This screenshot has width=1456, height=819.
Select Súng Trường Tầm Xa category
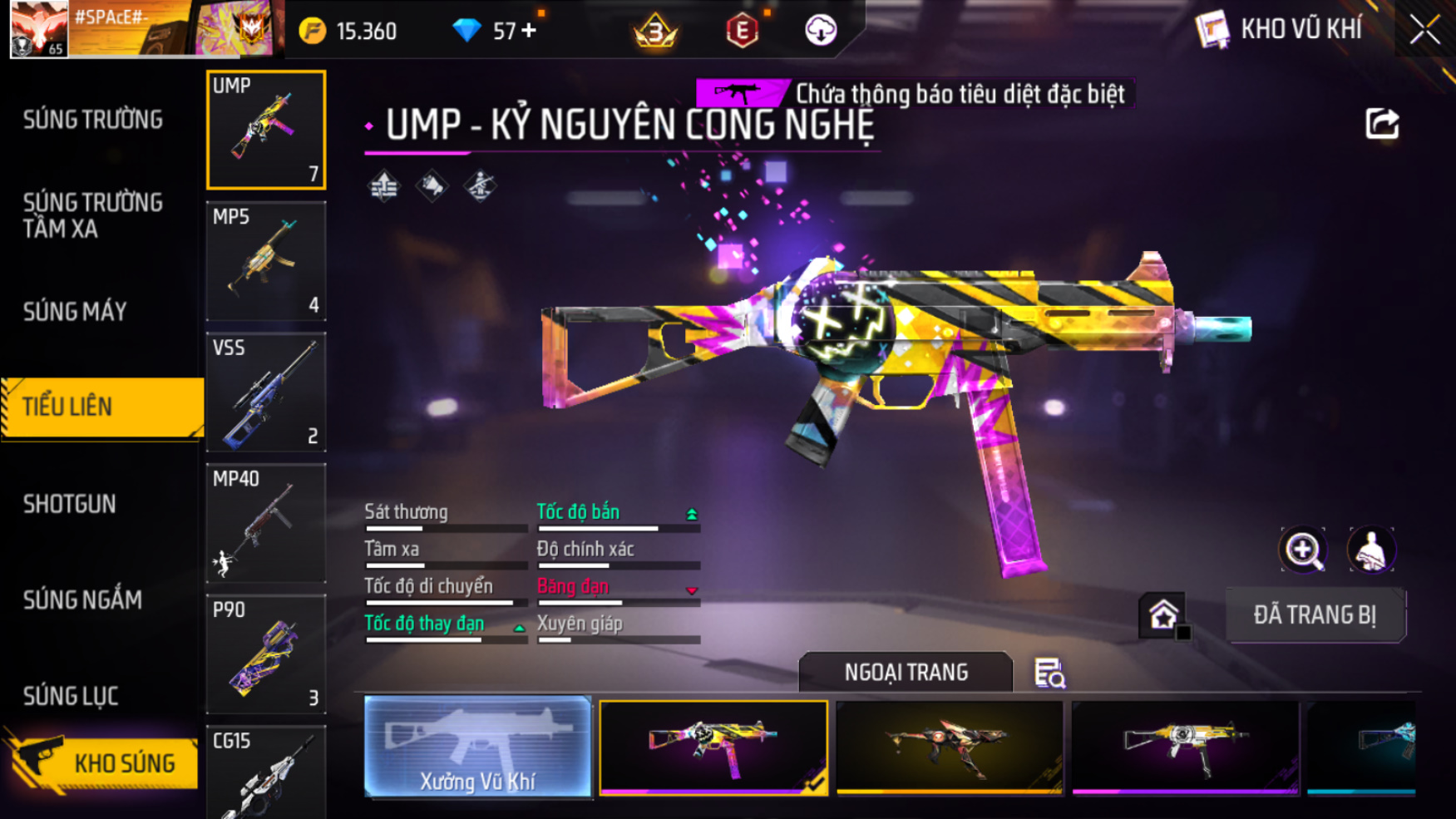point(93,215)
